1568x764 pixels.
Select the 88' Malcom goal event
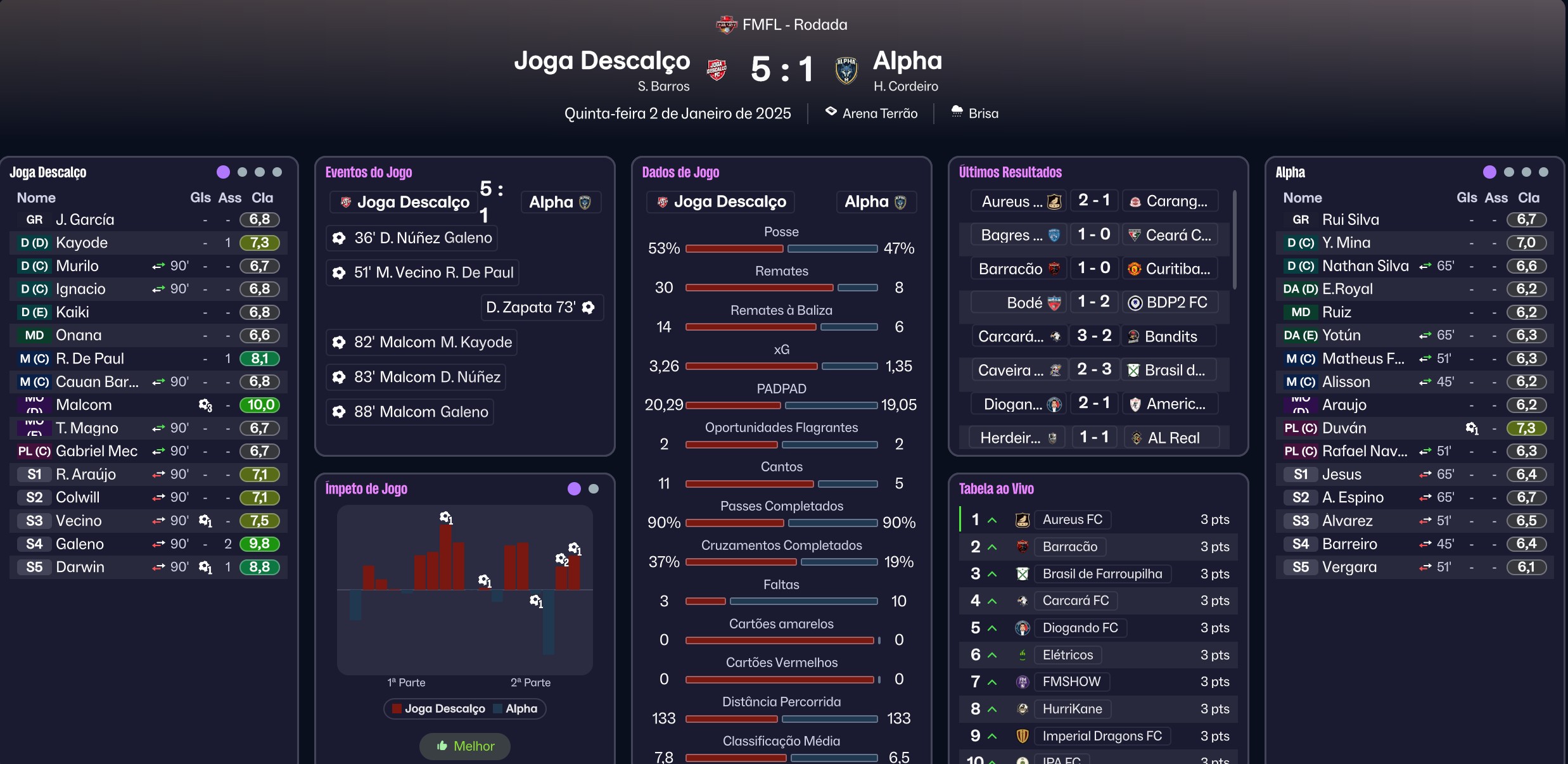click(x=412, y=412)
